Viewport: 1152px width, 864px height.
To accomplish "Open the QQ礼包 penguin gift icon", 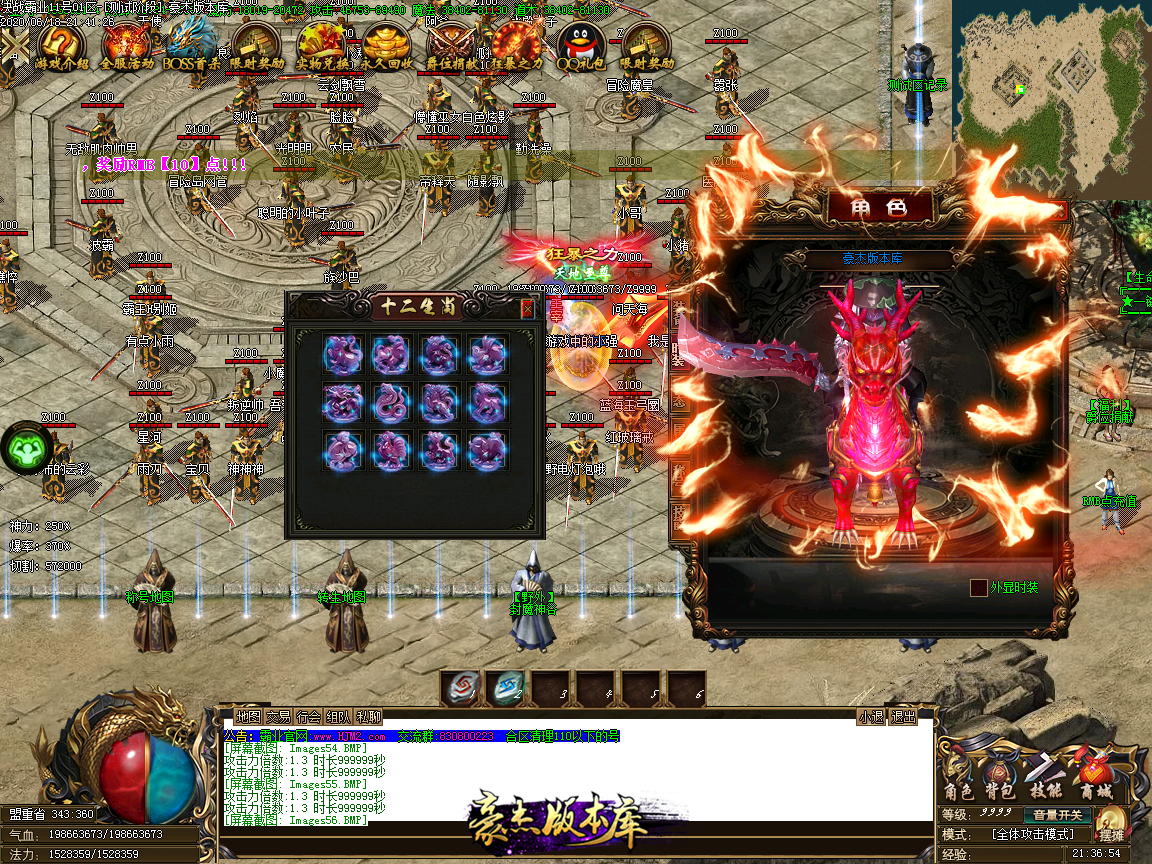I will pos(581,46).
